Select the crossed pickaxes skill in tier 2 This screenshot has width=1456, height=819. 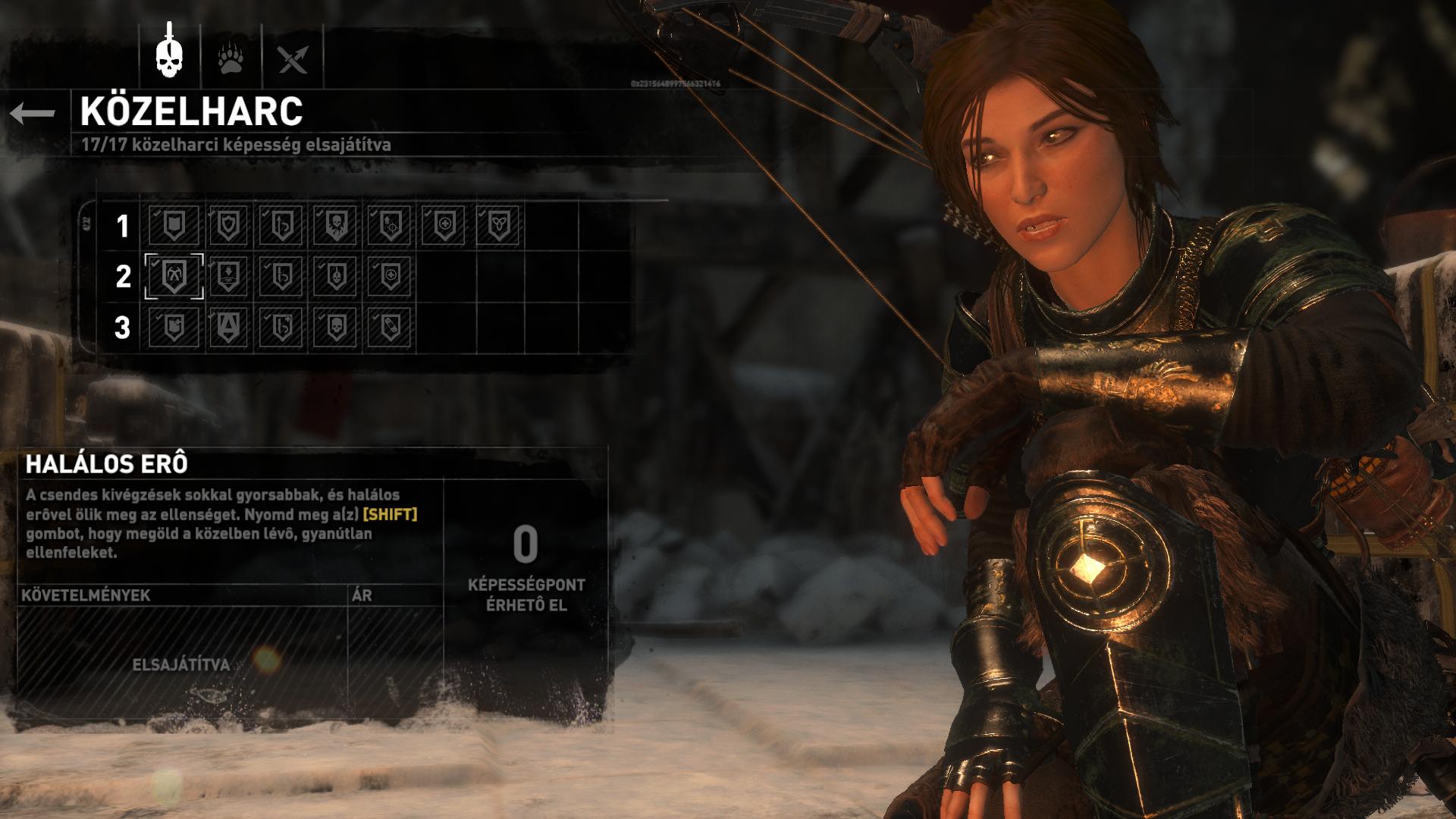tap(174, 276)
